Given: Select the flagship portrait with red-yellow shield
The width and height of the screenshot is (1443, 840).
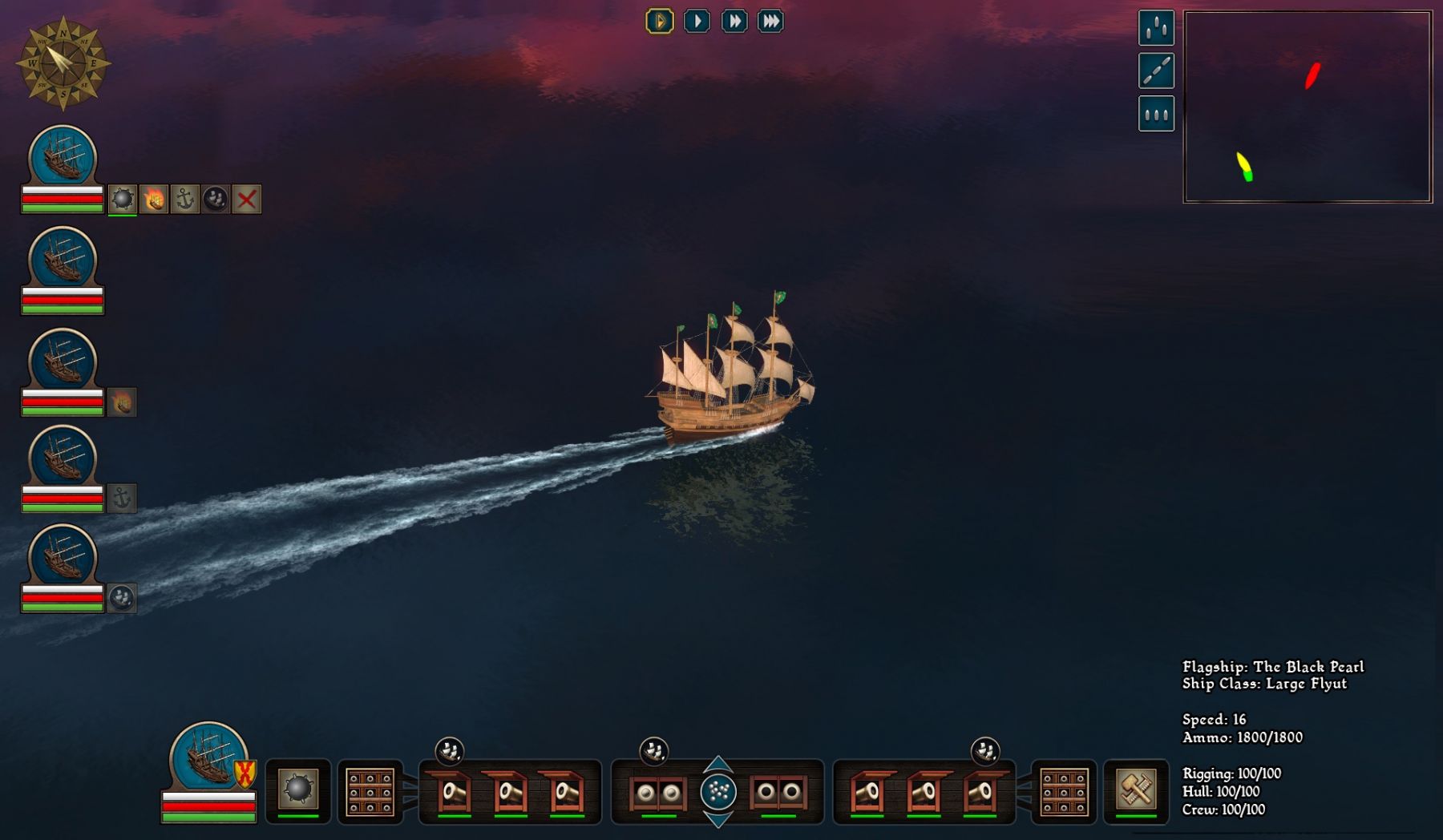Looking at the screenshot, I should click(x=208, y=757).
